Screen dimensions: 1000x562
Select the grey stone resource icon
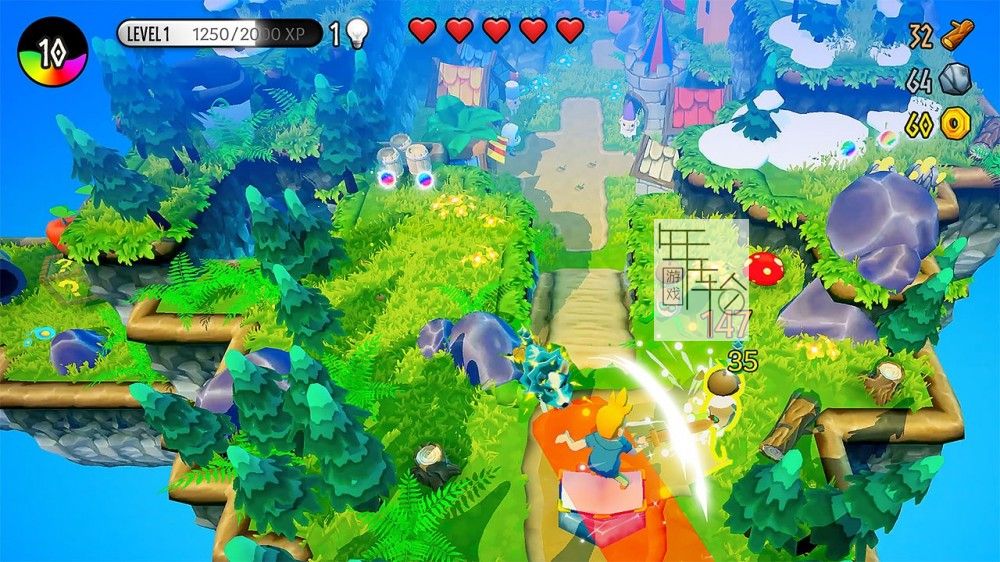(955, 79)
